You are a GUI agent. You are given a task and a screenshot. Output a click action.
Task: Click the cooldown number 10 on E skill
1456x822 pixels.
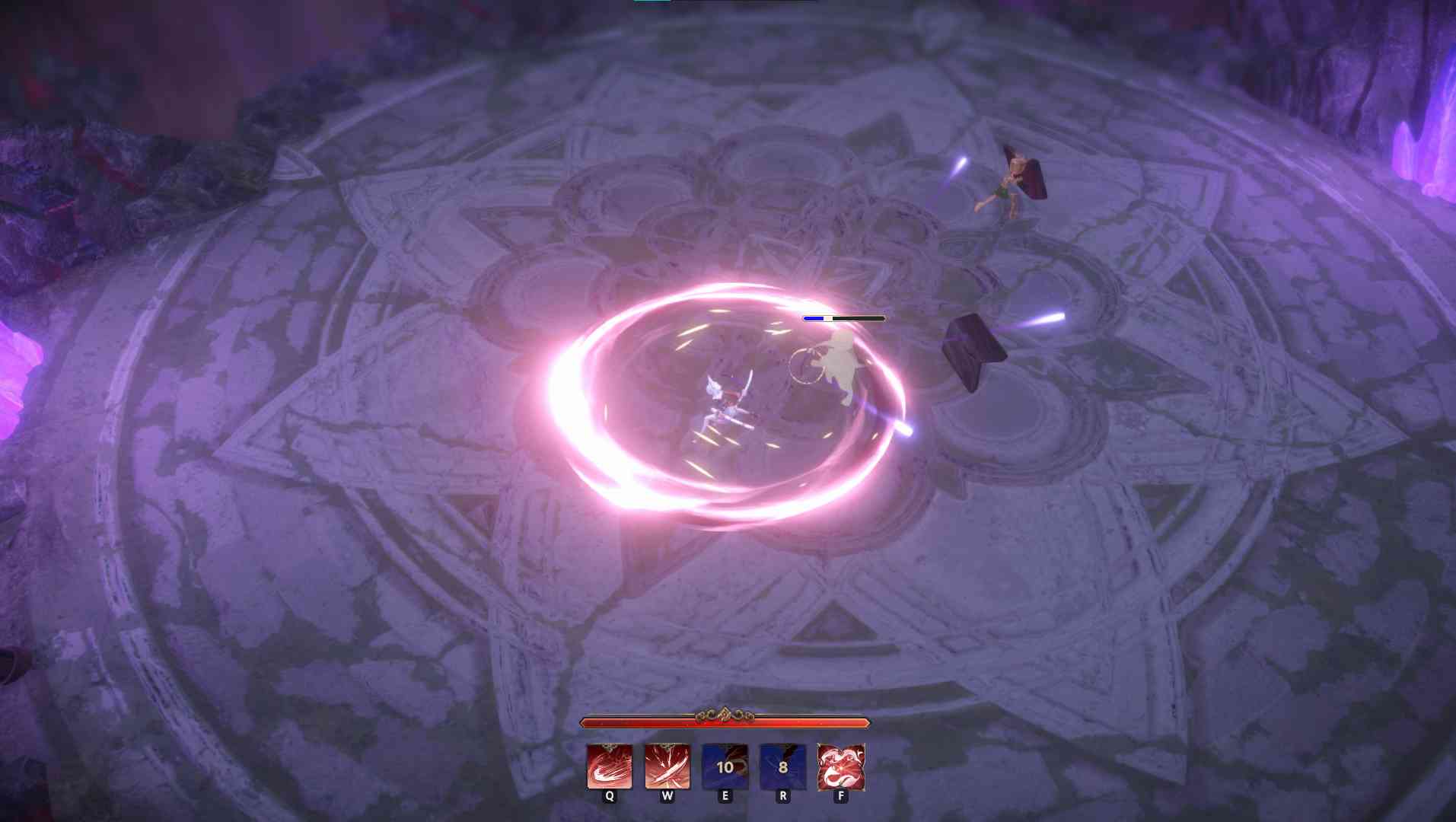724,769
